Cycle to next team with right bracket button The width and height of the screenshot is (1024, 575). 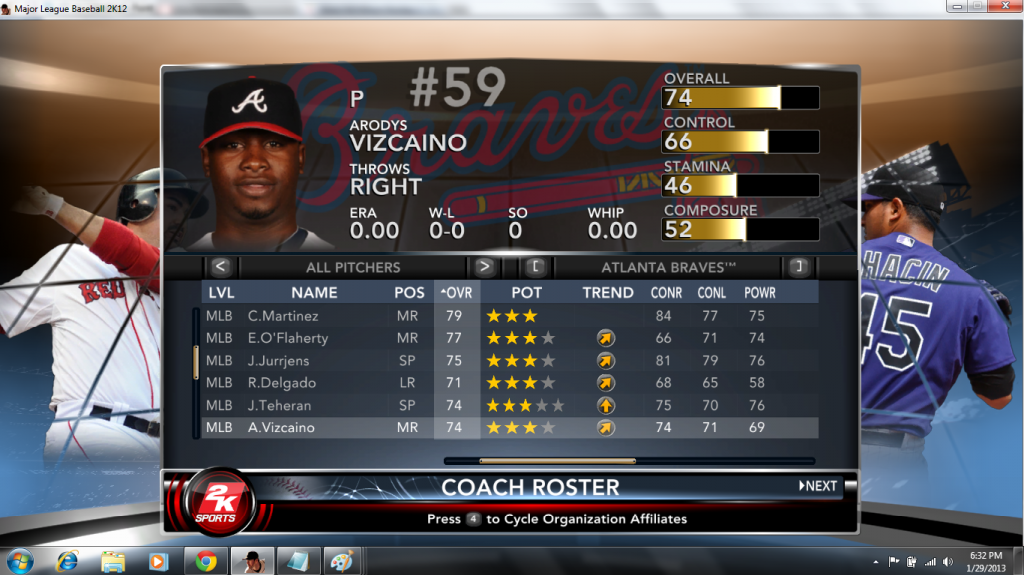click(x=798, y=267)
